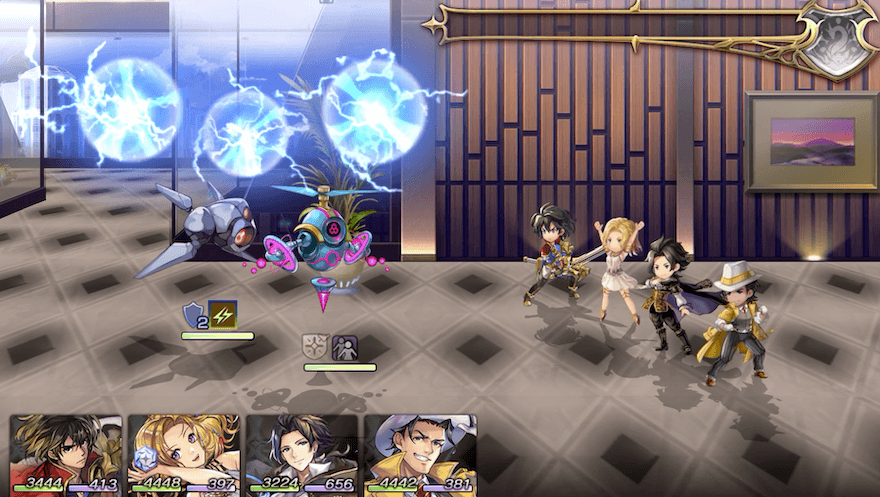Check the two-figures status icon
The height and width of the screenshot is (497, 880).
click(x=346, y=347)
